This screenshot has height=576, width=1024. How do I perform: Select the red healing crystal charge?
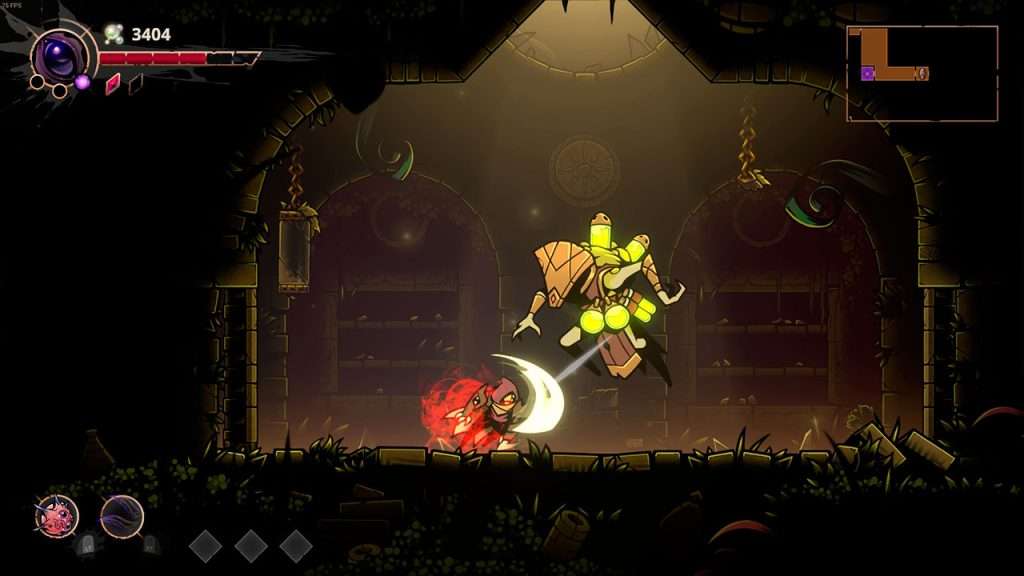click(x=112, y=83)
